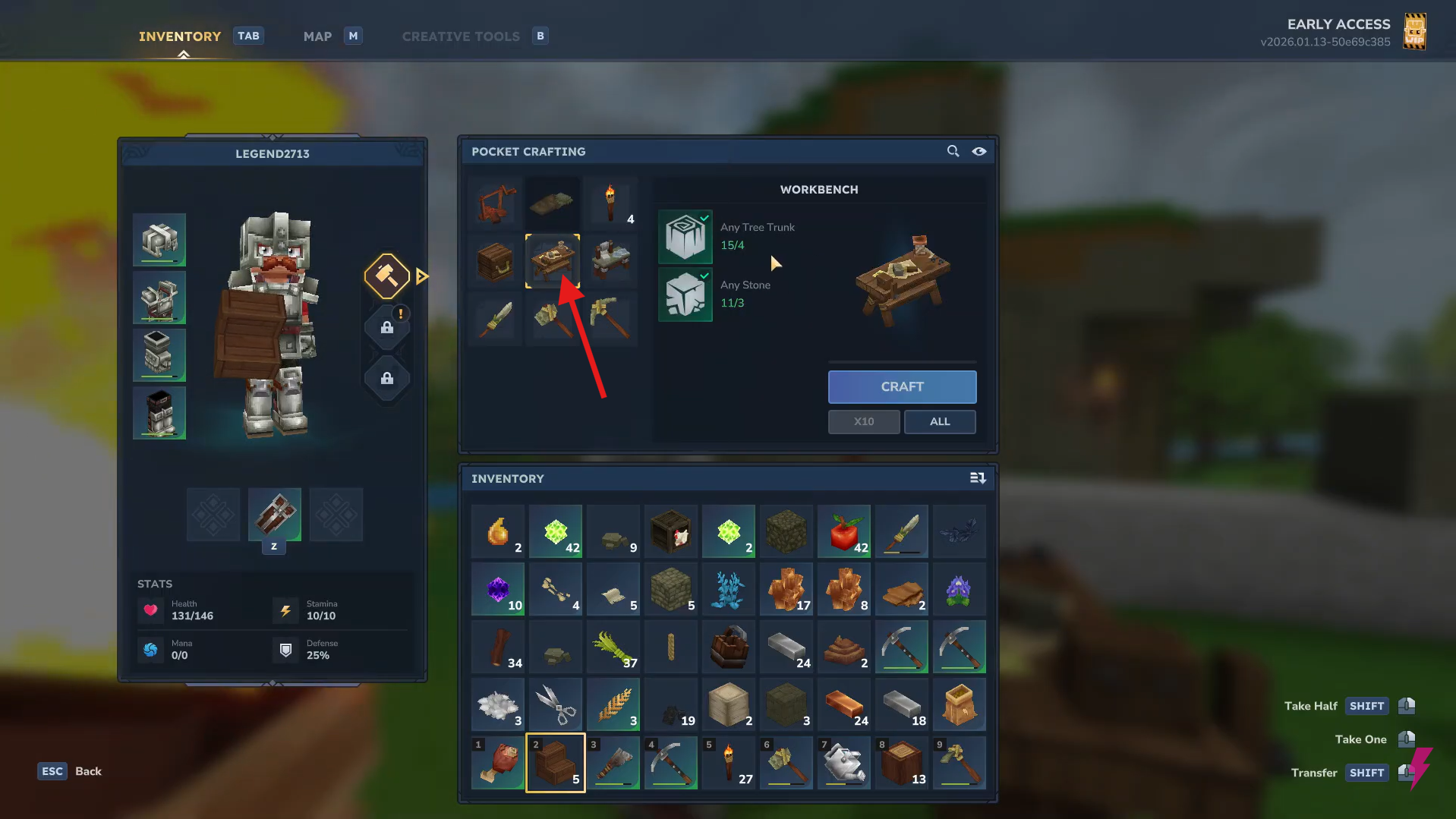Open the Any Stone ingredient selector

pyautogui.click(x=685, y=295)
